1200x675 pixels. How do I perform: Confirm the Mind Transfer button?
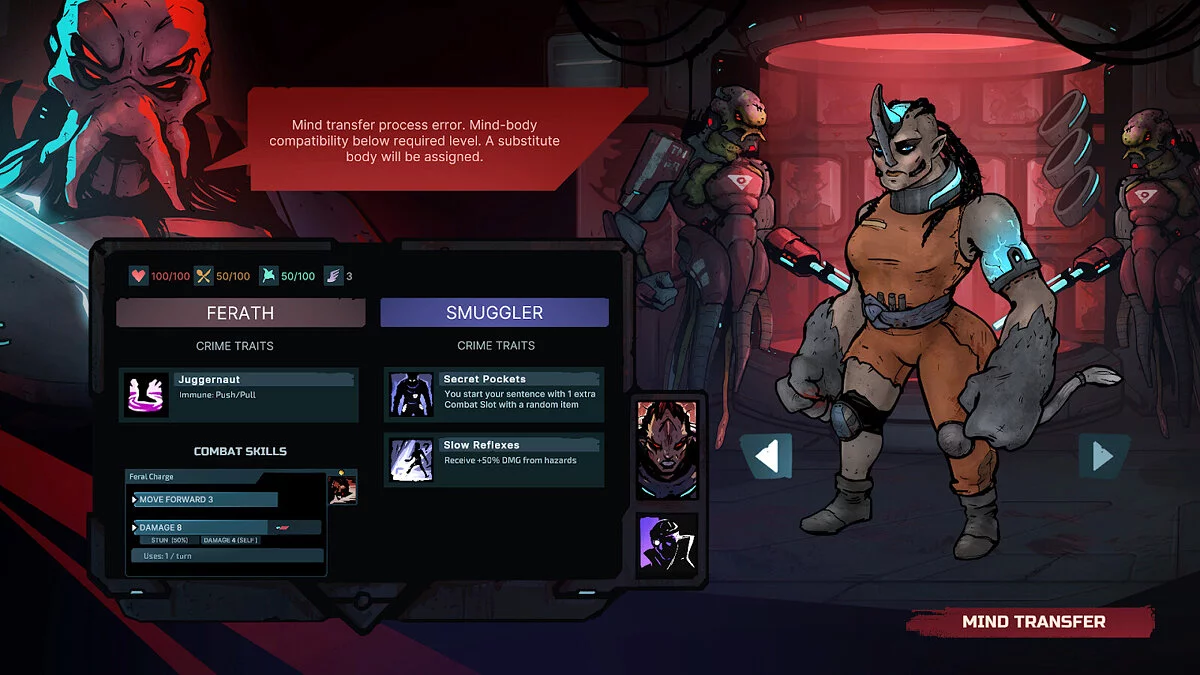(1032, 622)
